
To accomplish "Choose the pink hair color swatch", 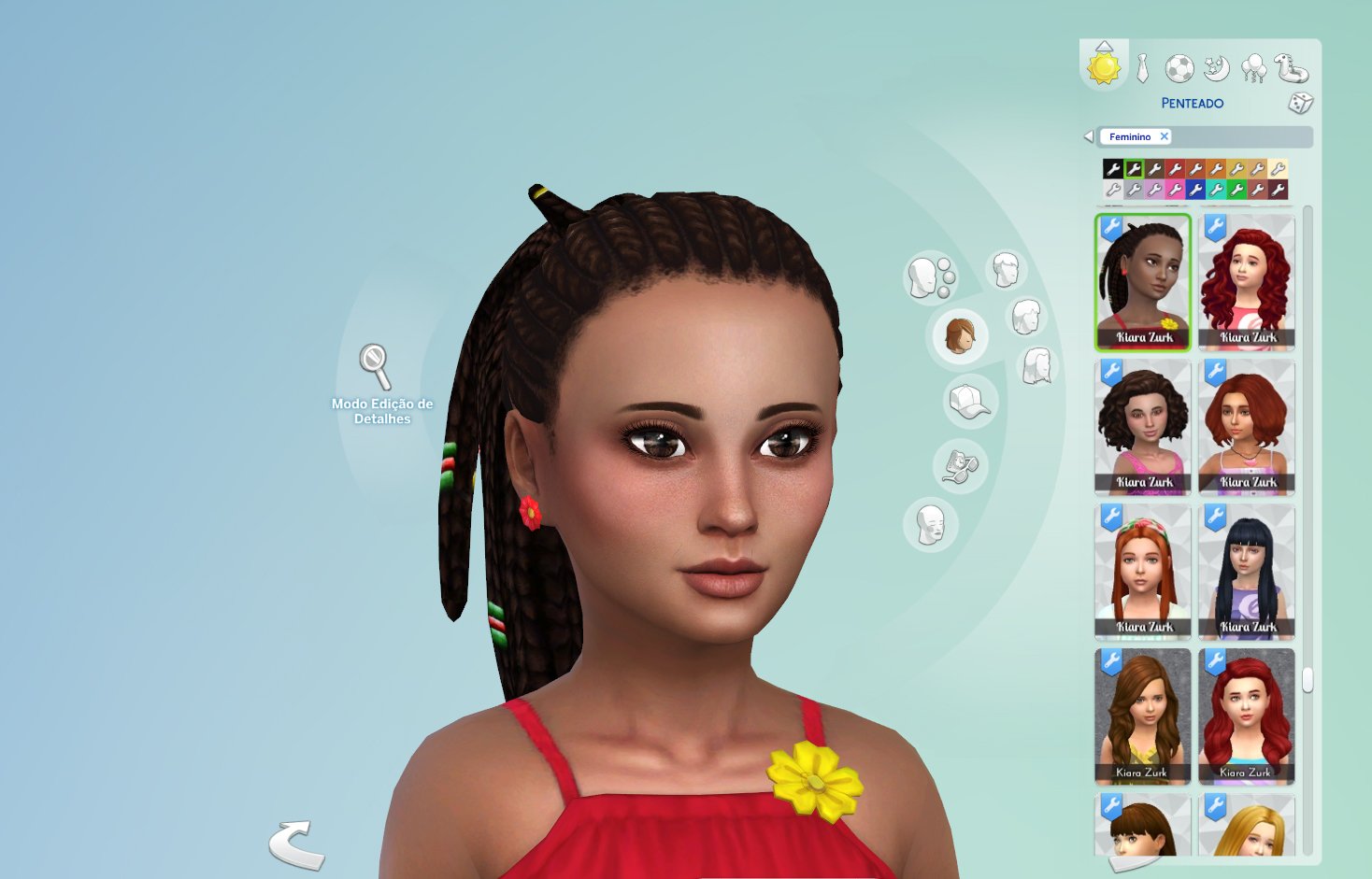I will (x=1175, y=190).
